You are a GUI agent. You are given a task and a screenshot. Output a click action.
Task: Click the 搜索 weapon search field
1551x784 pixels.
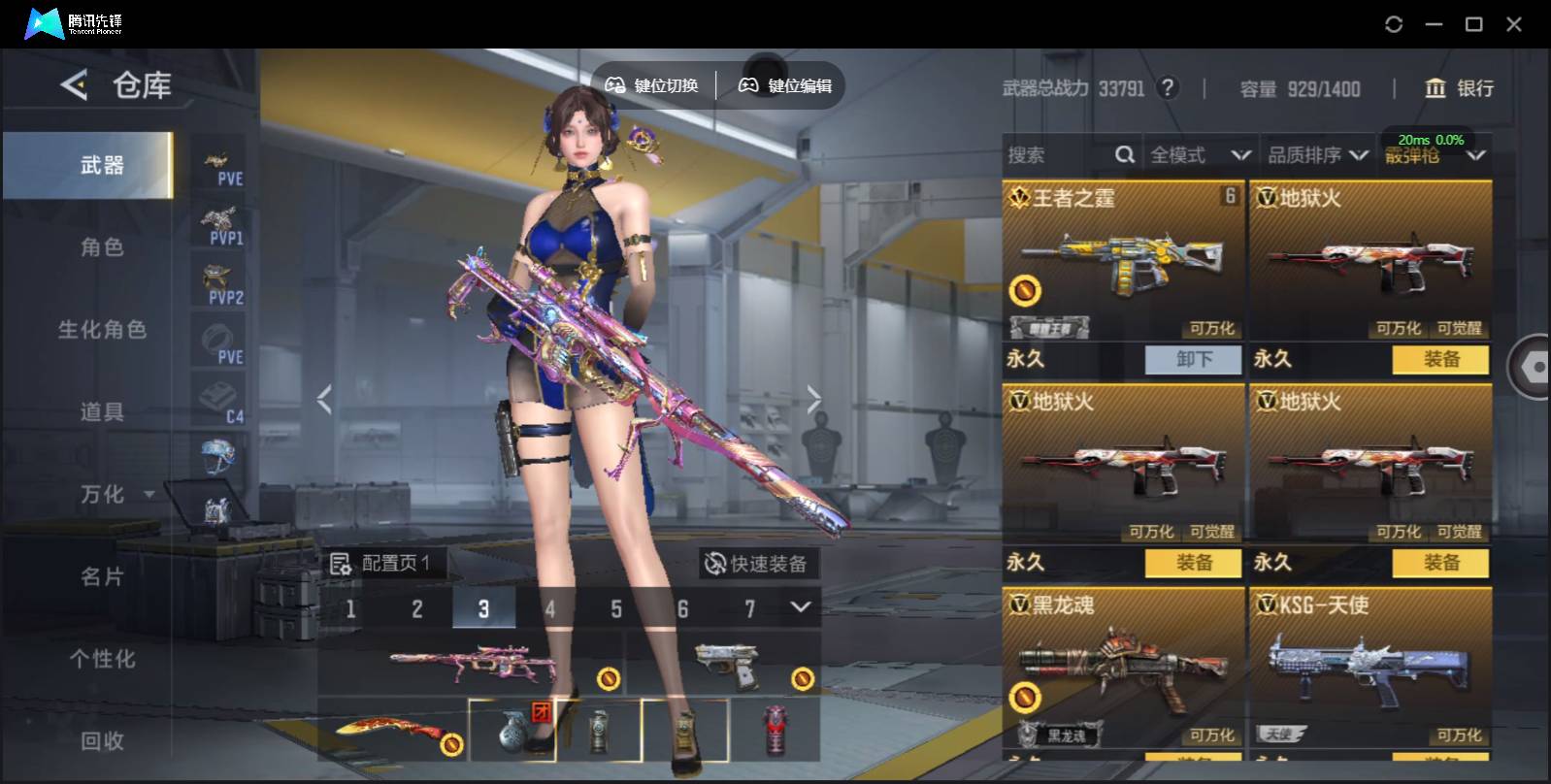pos(1058,155)
